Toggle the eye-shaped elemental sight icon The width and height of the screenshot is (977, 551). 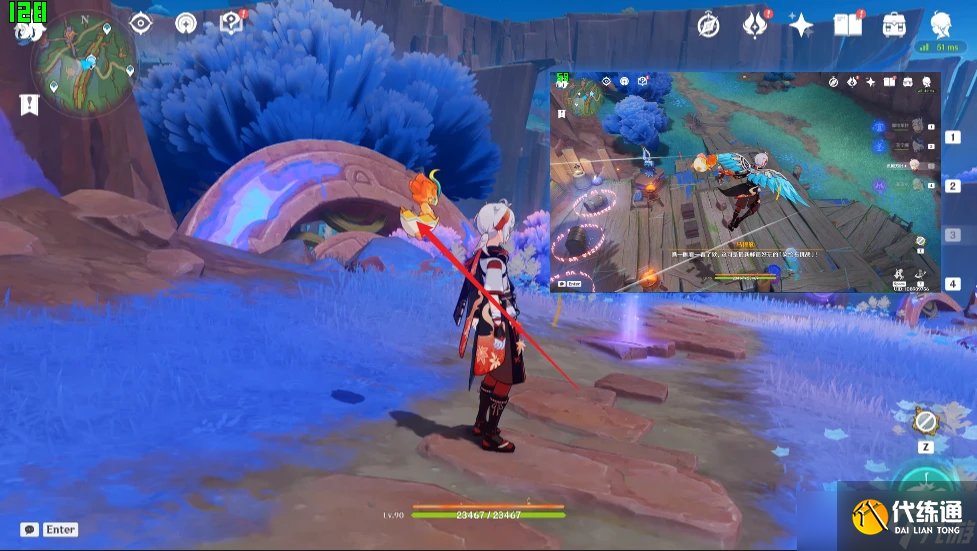point(141,23)
